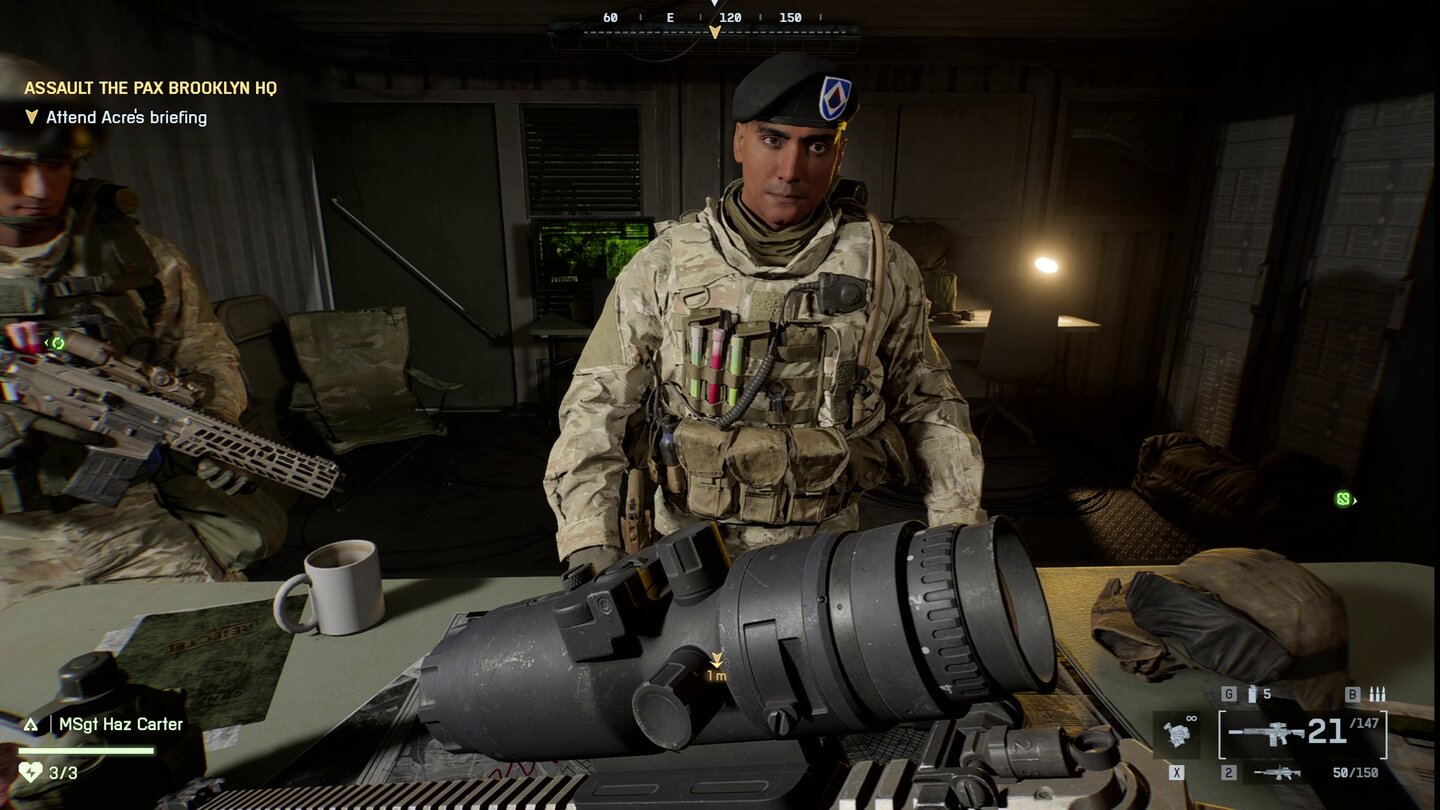
Task: Click the green interaction marker on the left soldier
Action: tap(59, 345)
